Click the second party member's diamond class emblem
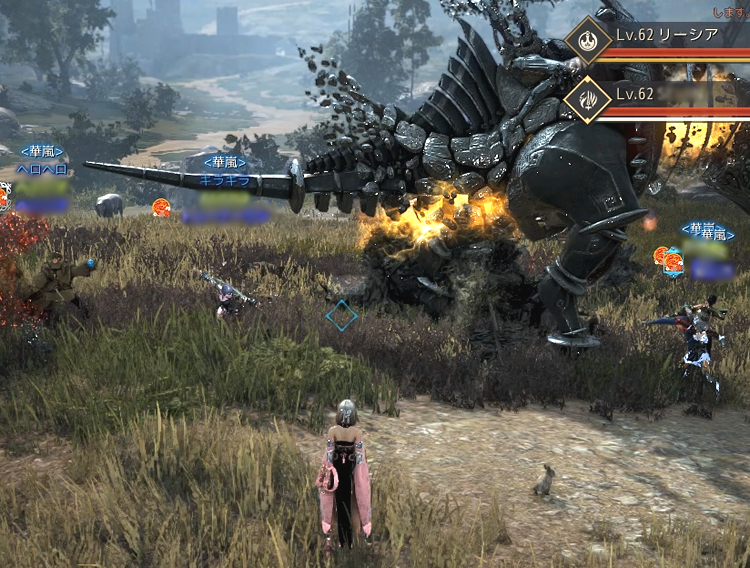The height and width of the screenshot is (568, 750). [587, 98]
